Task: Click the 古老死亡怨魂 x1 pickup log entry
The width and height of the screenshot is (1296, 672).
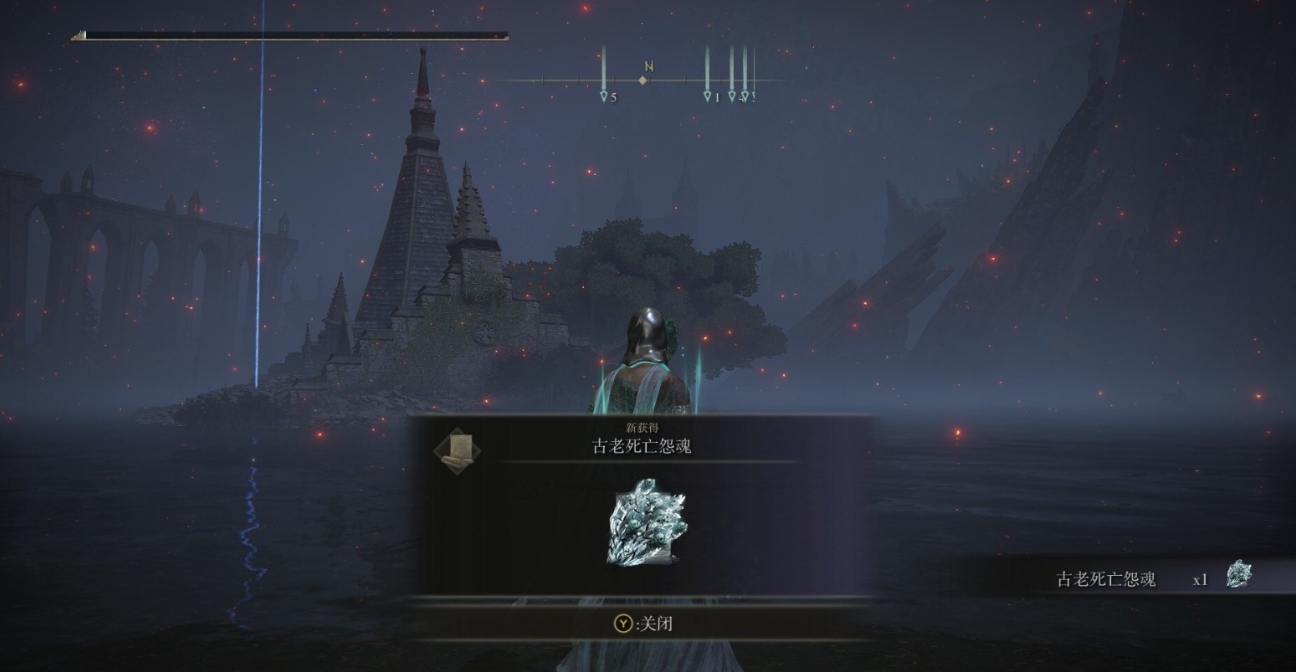Action: coord(1150,578)
